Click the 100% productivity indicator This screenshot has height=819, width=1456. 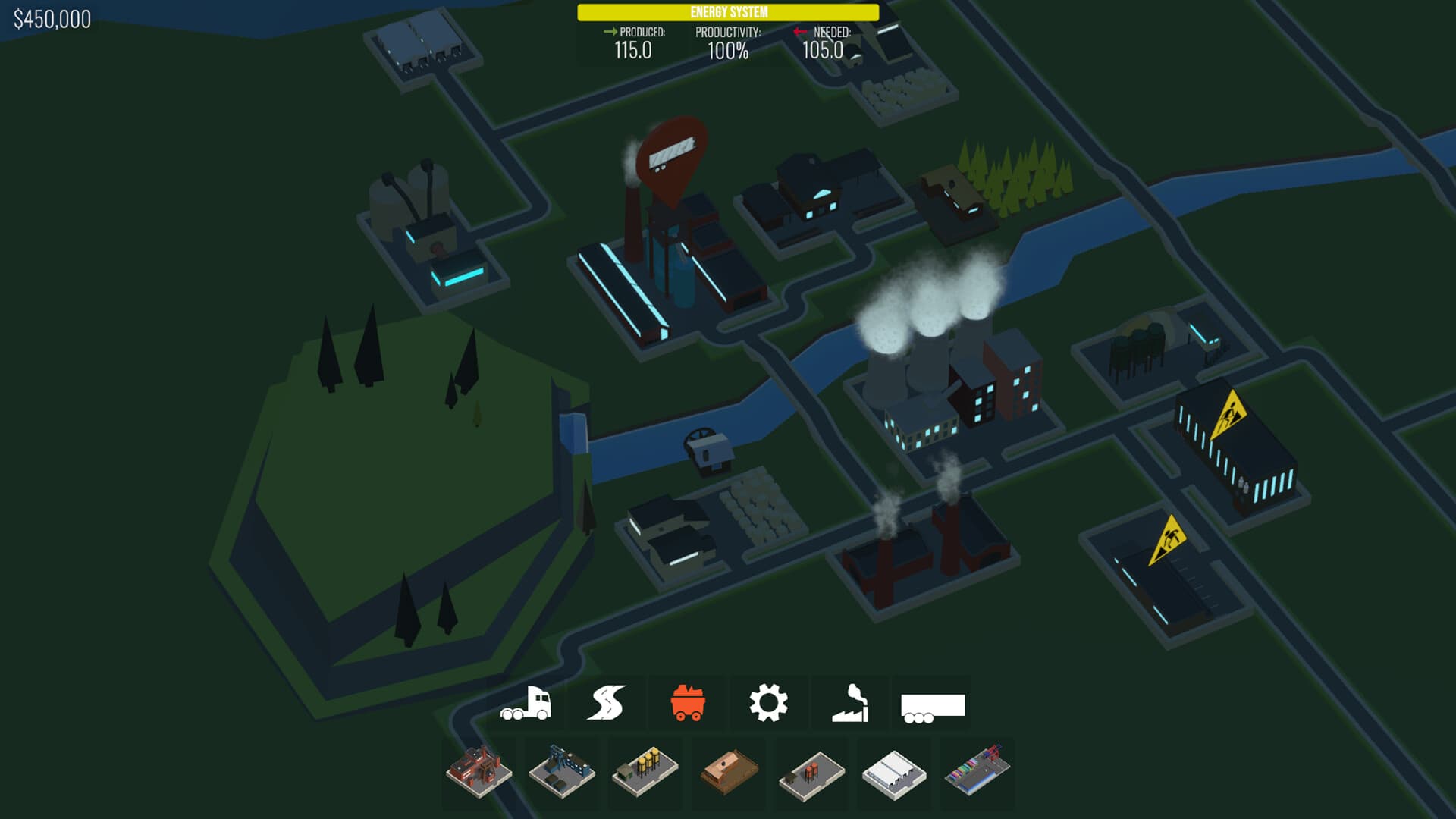726,52
